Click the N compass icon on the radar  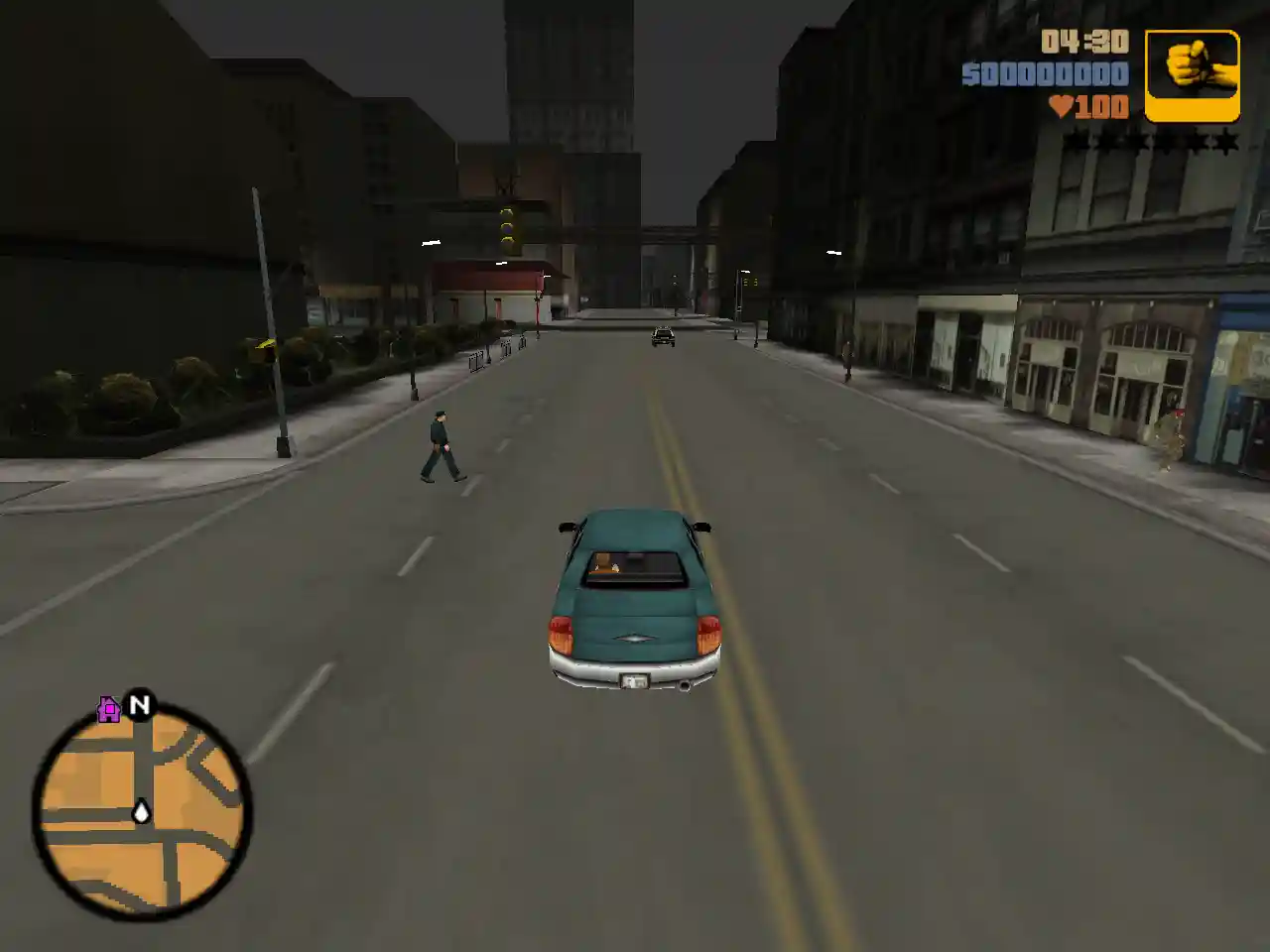point(141,706)
